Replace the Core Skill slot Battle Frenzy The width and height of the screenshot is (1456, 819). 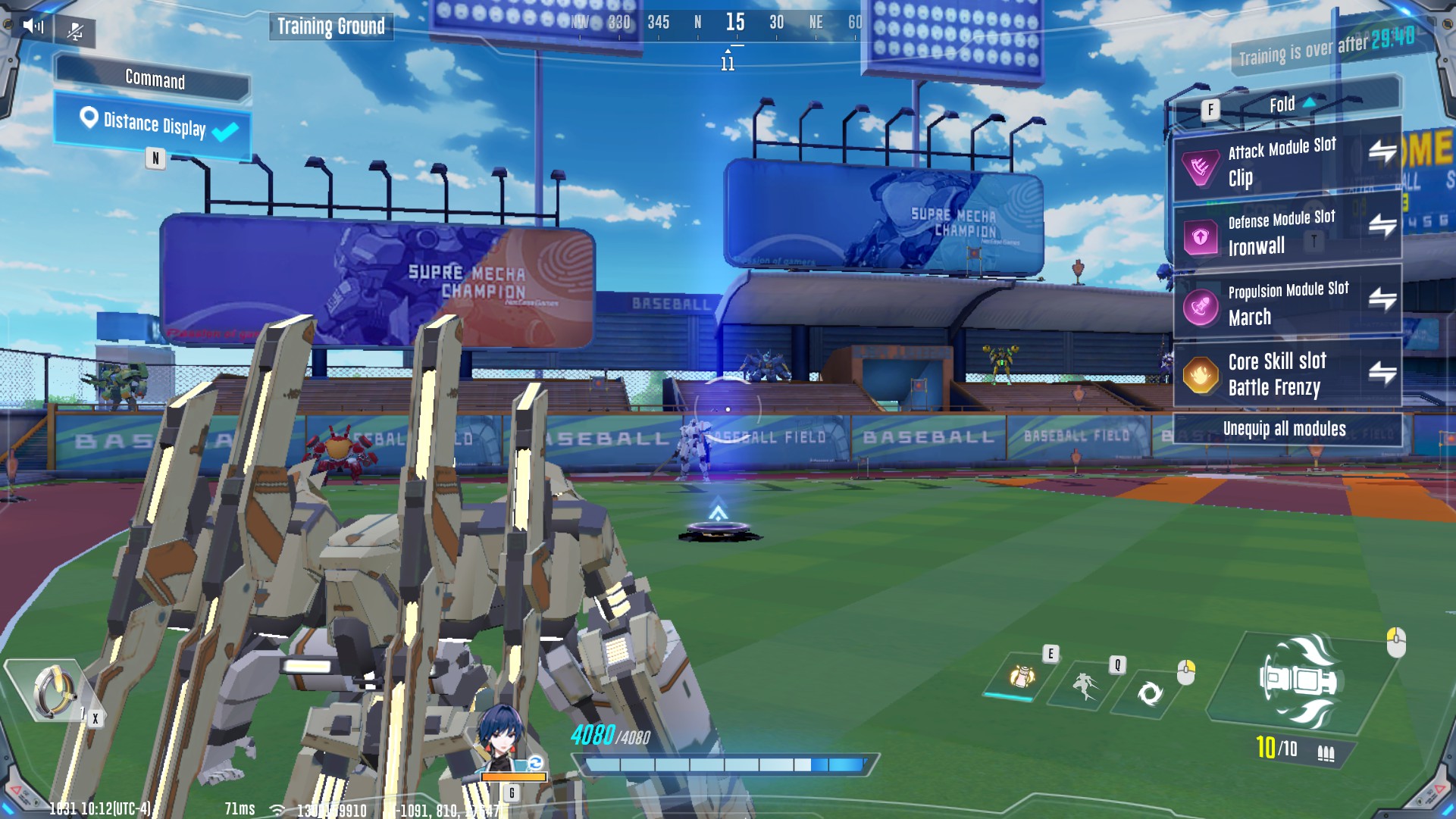coord(1382,372)
